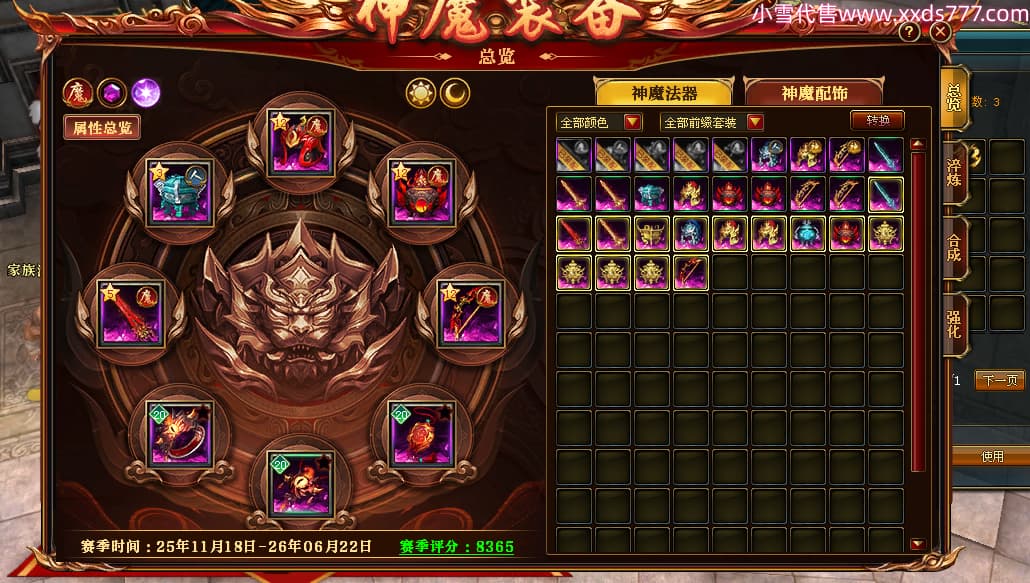1030x583 pixels.
Task: Toggle the golden sun icon
Action: point(419,93)
